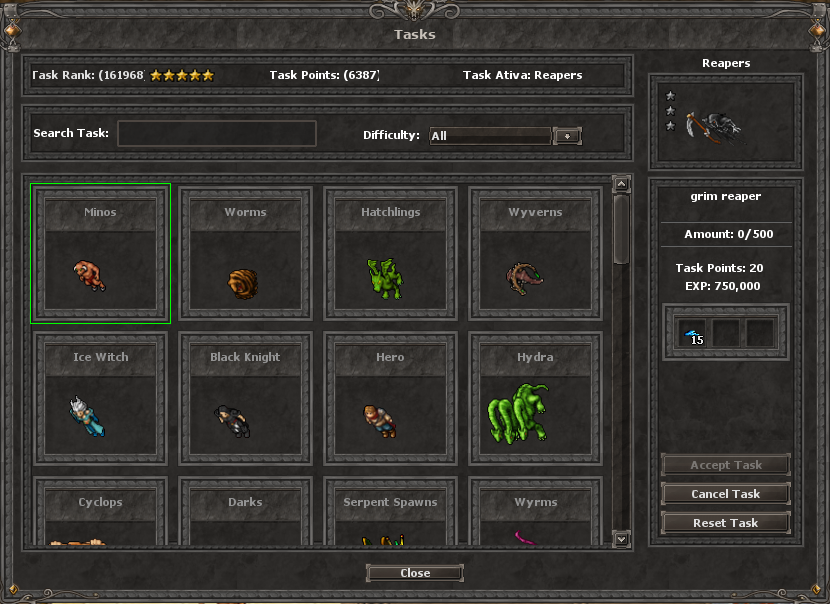This screenshot has width=830, height=604.
Task: Pick the Wyverns task tile
Action: point(535,254)
